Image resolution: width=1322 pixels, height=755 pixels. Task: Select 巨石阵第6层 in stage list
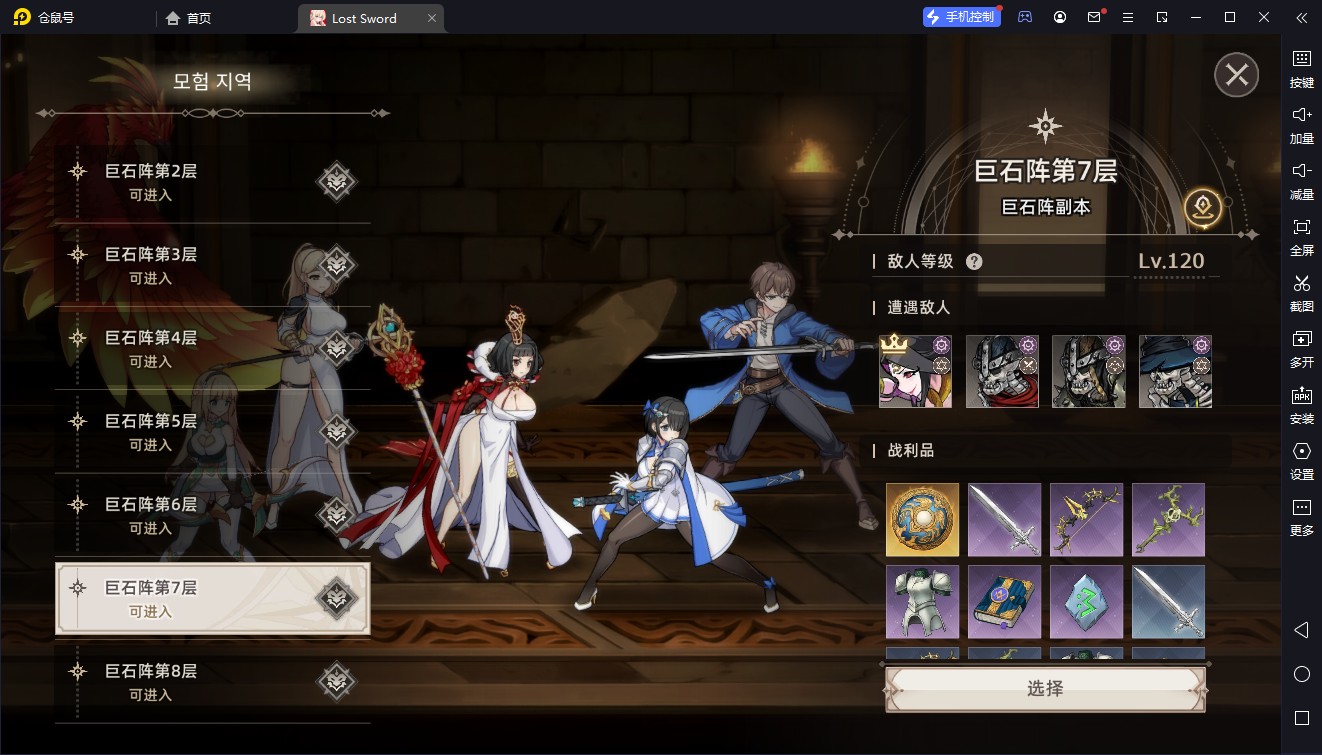(212, 515)
